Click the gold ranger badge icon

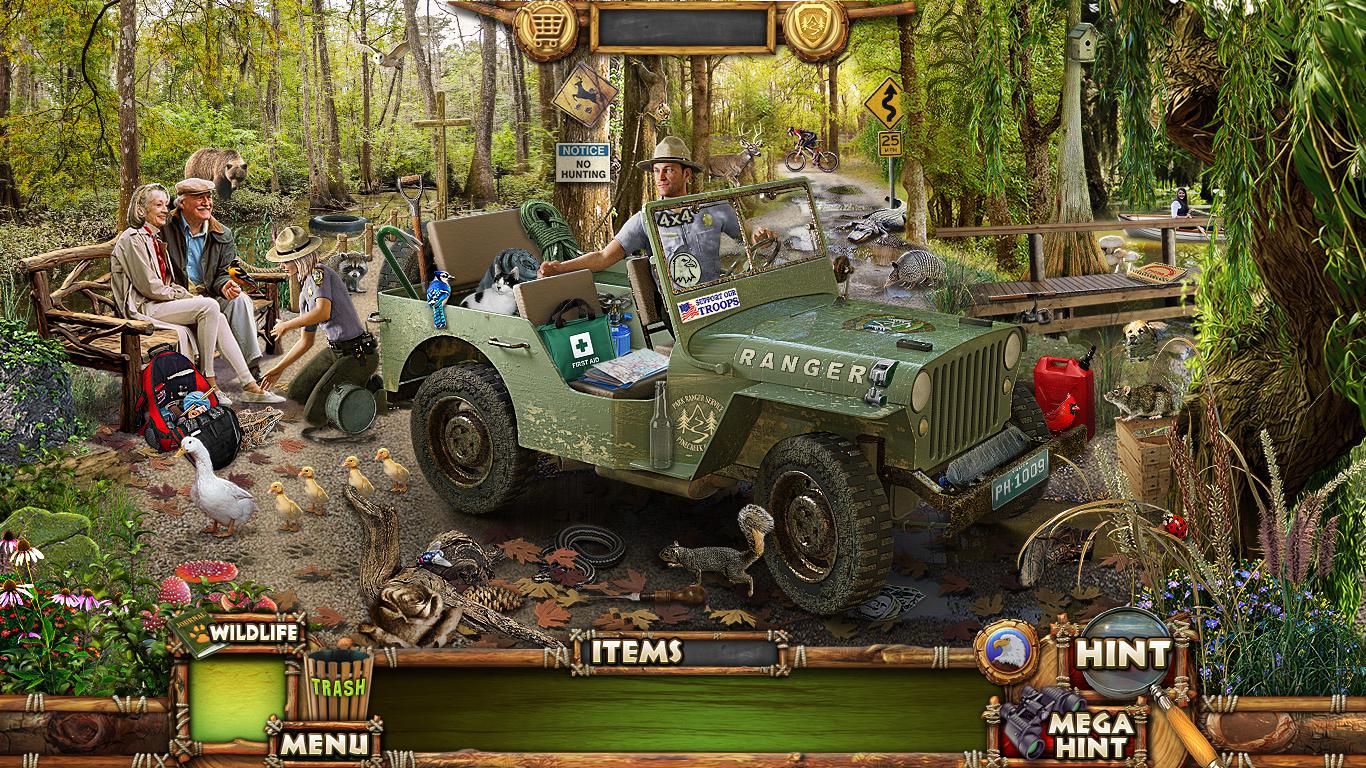[x=815, y=29]
